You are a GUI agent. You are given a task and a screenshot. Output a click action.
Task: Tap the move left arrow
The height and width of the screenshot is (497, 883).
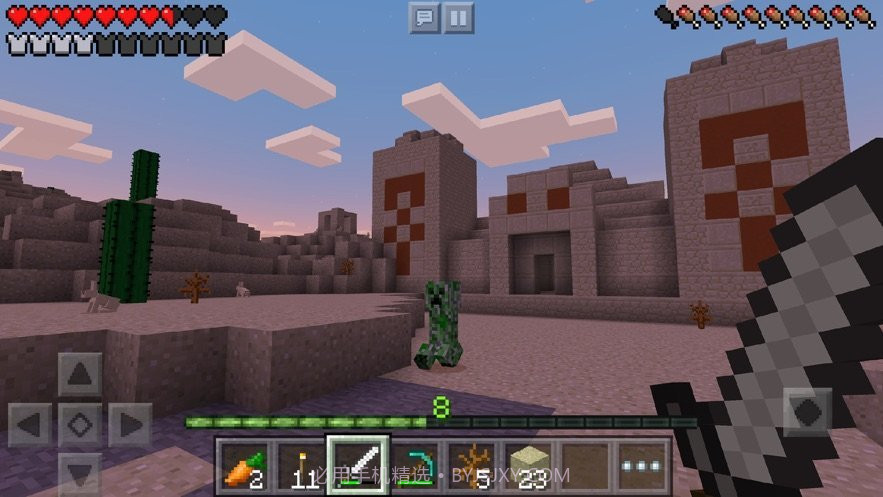click(30, 425)
